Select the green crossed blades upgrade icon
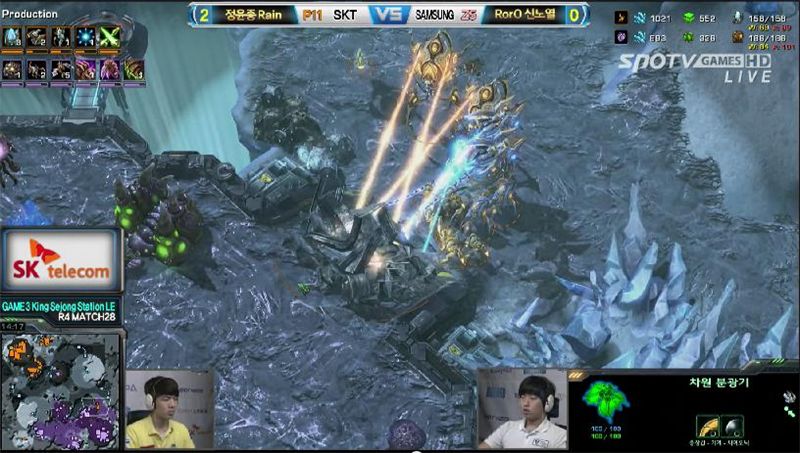Image resolution: width=800 pixels, height=453 pixels. (108, 37)
